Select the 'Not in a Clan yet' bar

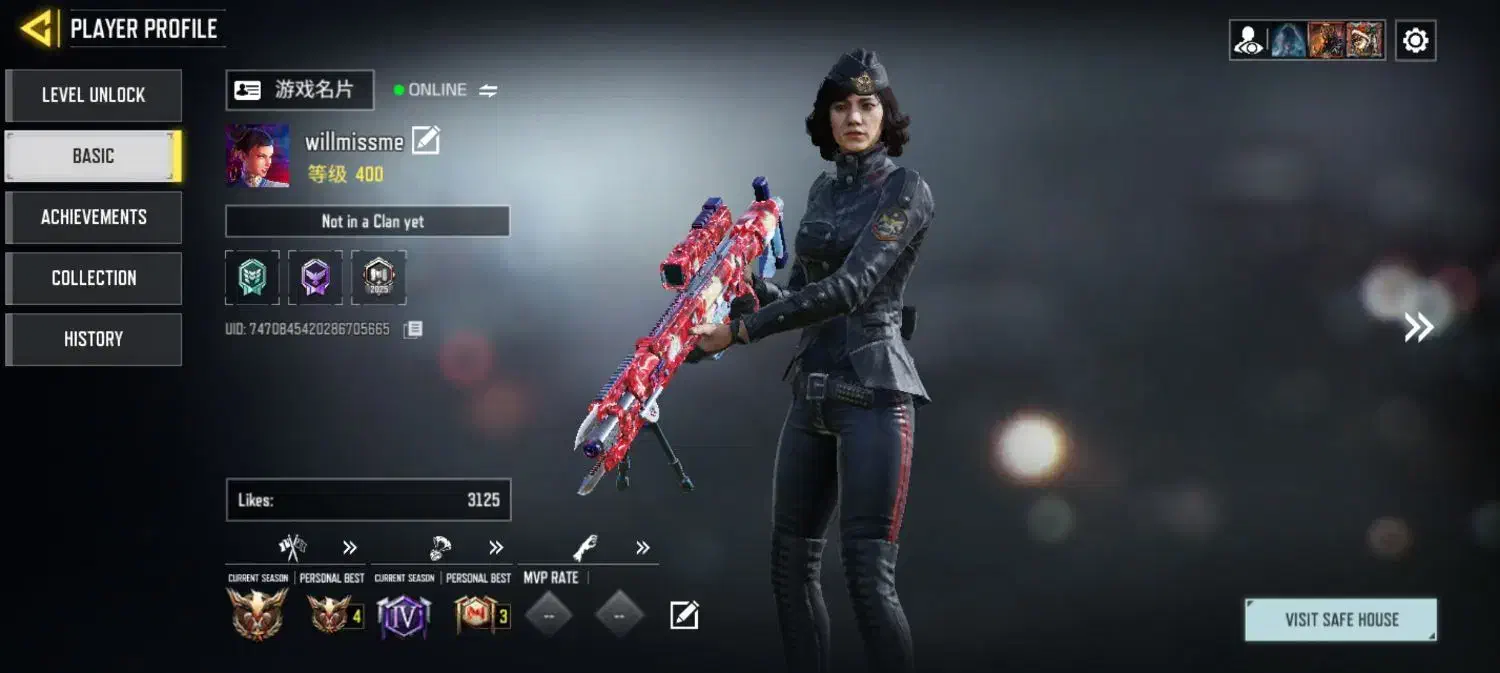(367, 221)
